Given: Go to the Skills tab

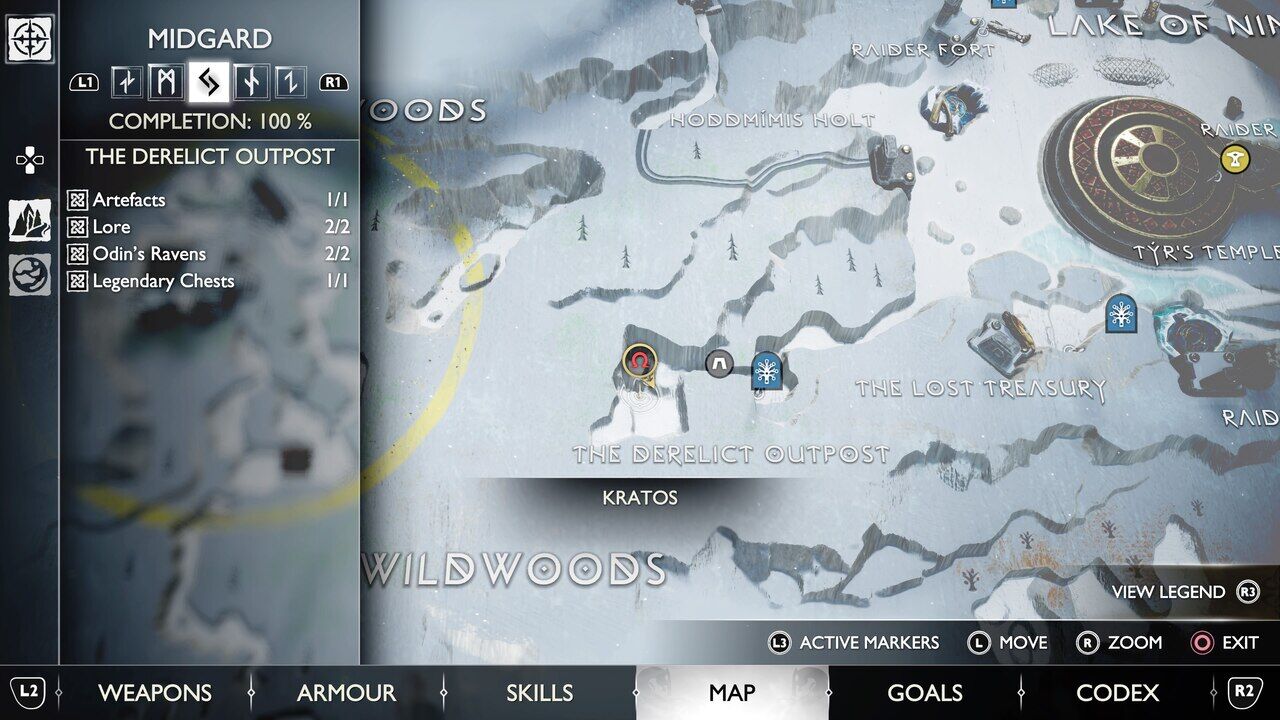Looking at the screenshot, I should 539,693.
